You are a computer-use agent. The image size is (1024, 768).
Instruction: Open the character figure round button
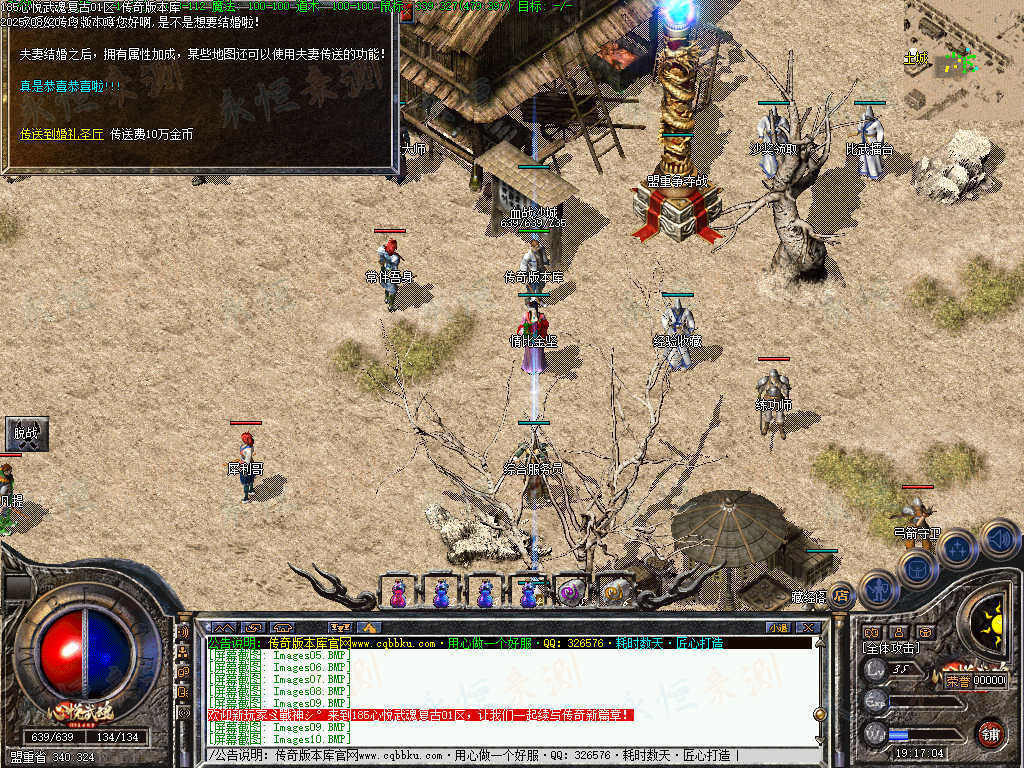tap(877, 589)
